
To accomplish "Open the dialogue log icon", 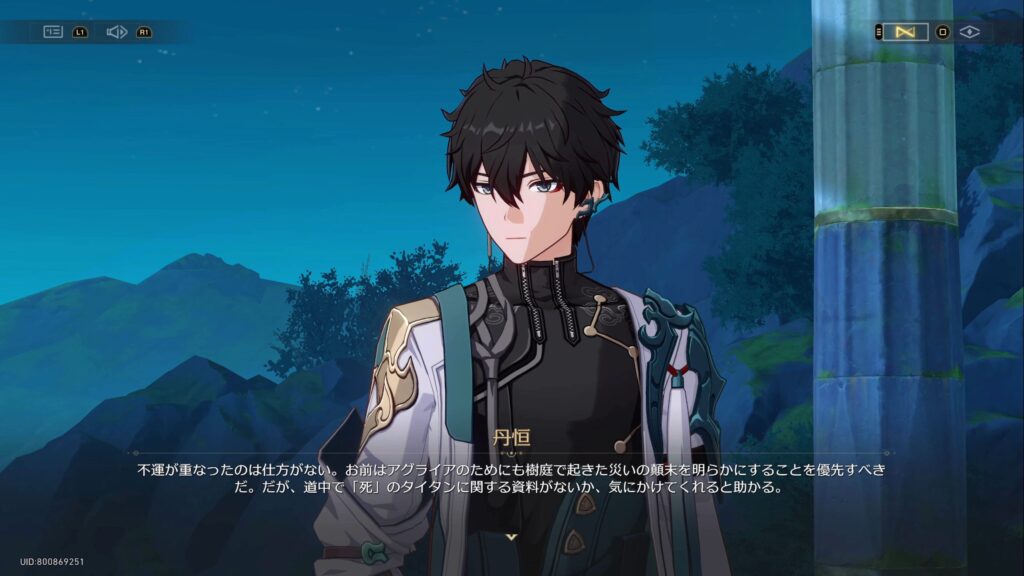I will (53, 32).
